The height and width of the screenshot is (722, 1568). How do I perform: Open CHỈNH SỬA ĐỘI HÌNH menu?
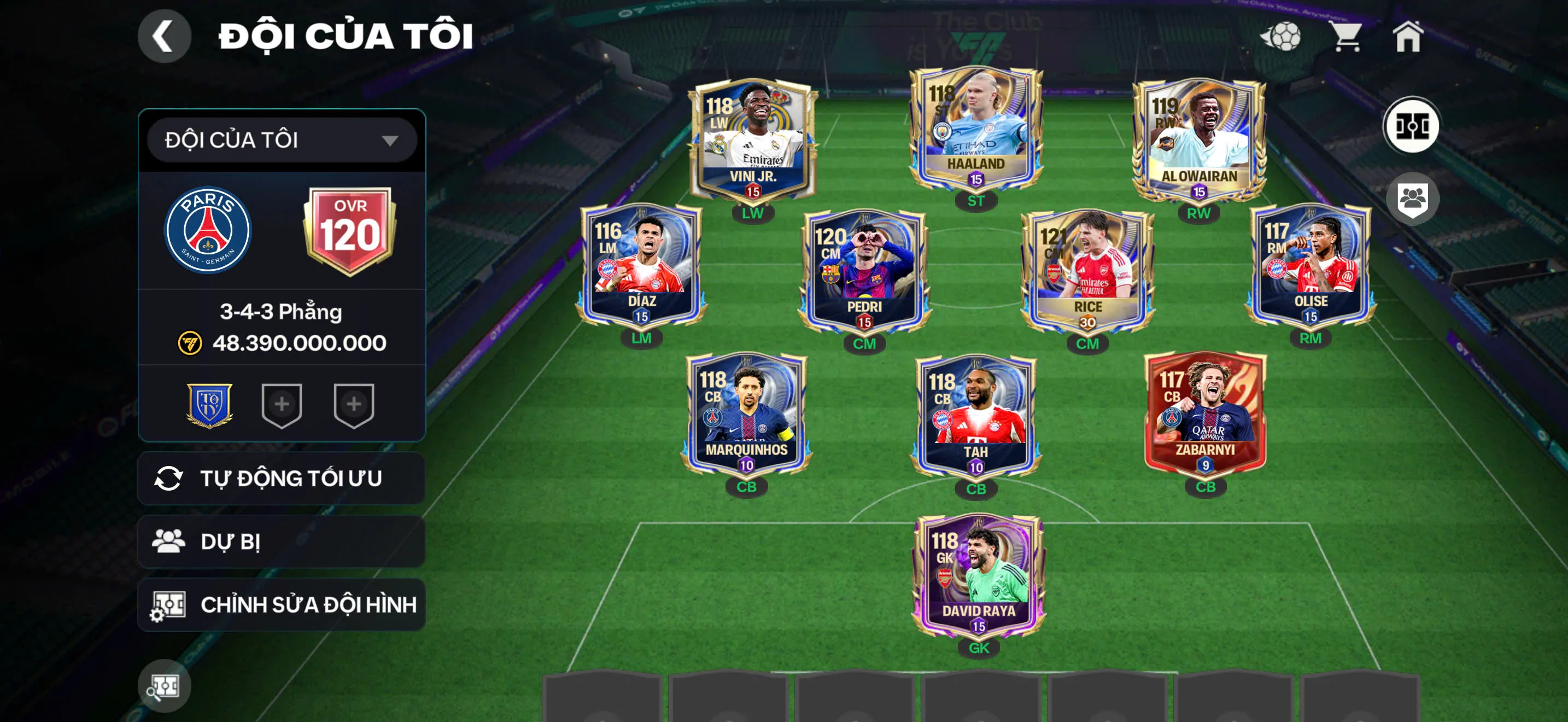(x=280, y=604)
